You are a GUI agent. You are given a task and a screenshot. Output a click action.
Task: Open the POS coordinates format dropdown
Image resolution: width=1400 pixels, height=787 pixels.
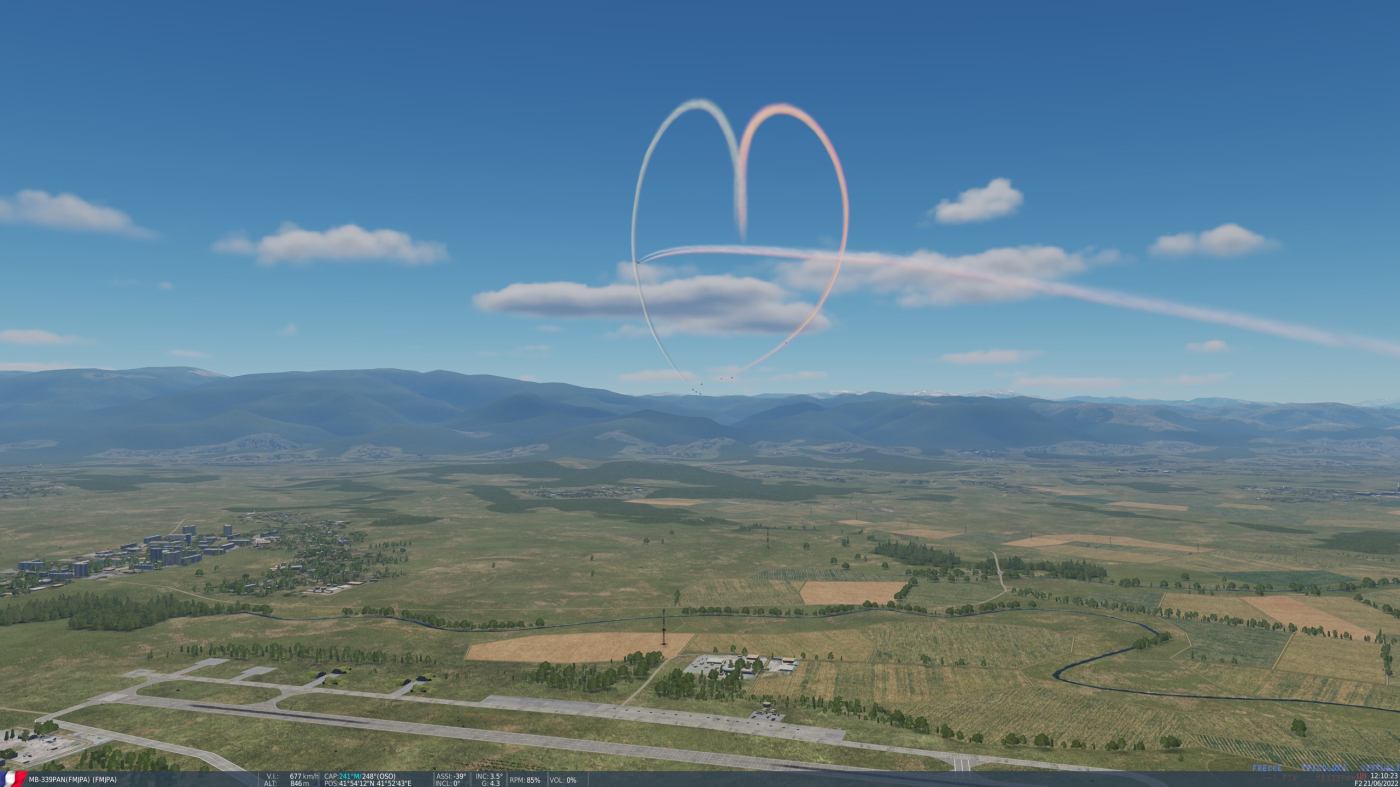[370, 782]
